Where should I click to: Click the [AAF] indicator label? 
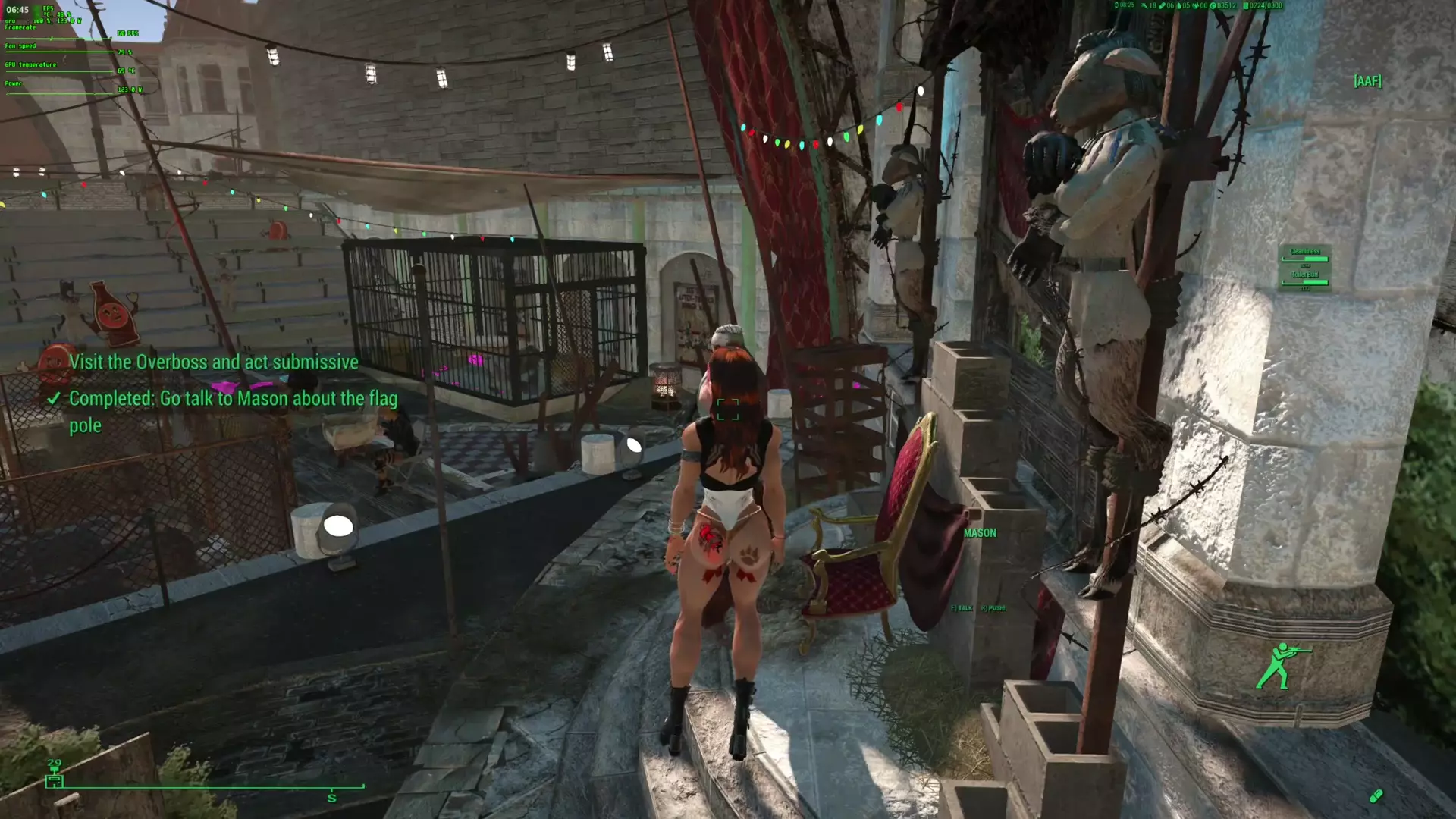(x=1367, y=81)
